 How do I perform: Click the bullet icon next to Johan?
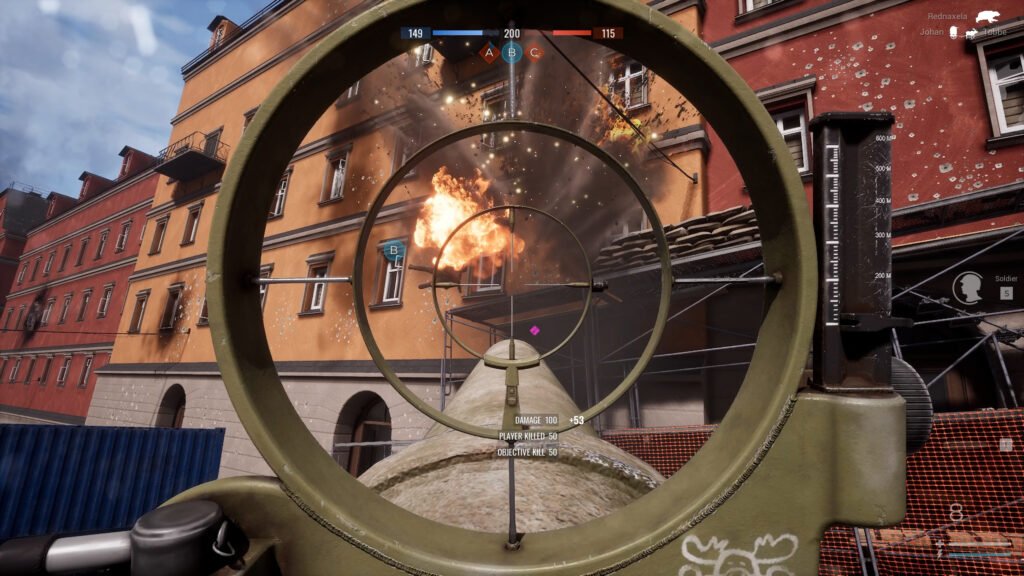(953, 32)
